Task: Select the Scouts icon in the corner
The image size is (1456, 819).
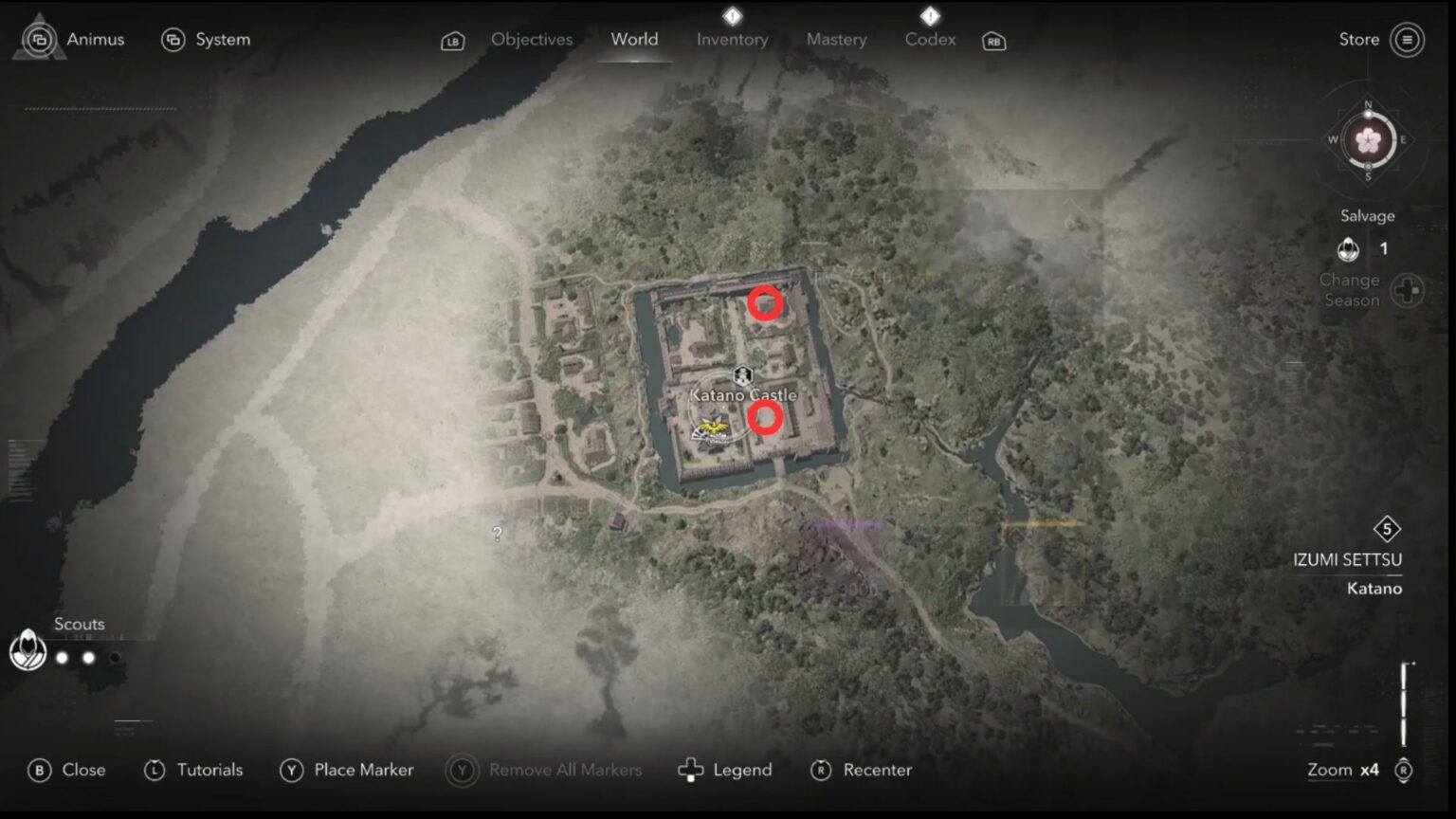Action: 27,651
